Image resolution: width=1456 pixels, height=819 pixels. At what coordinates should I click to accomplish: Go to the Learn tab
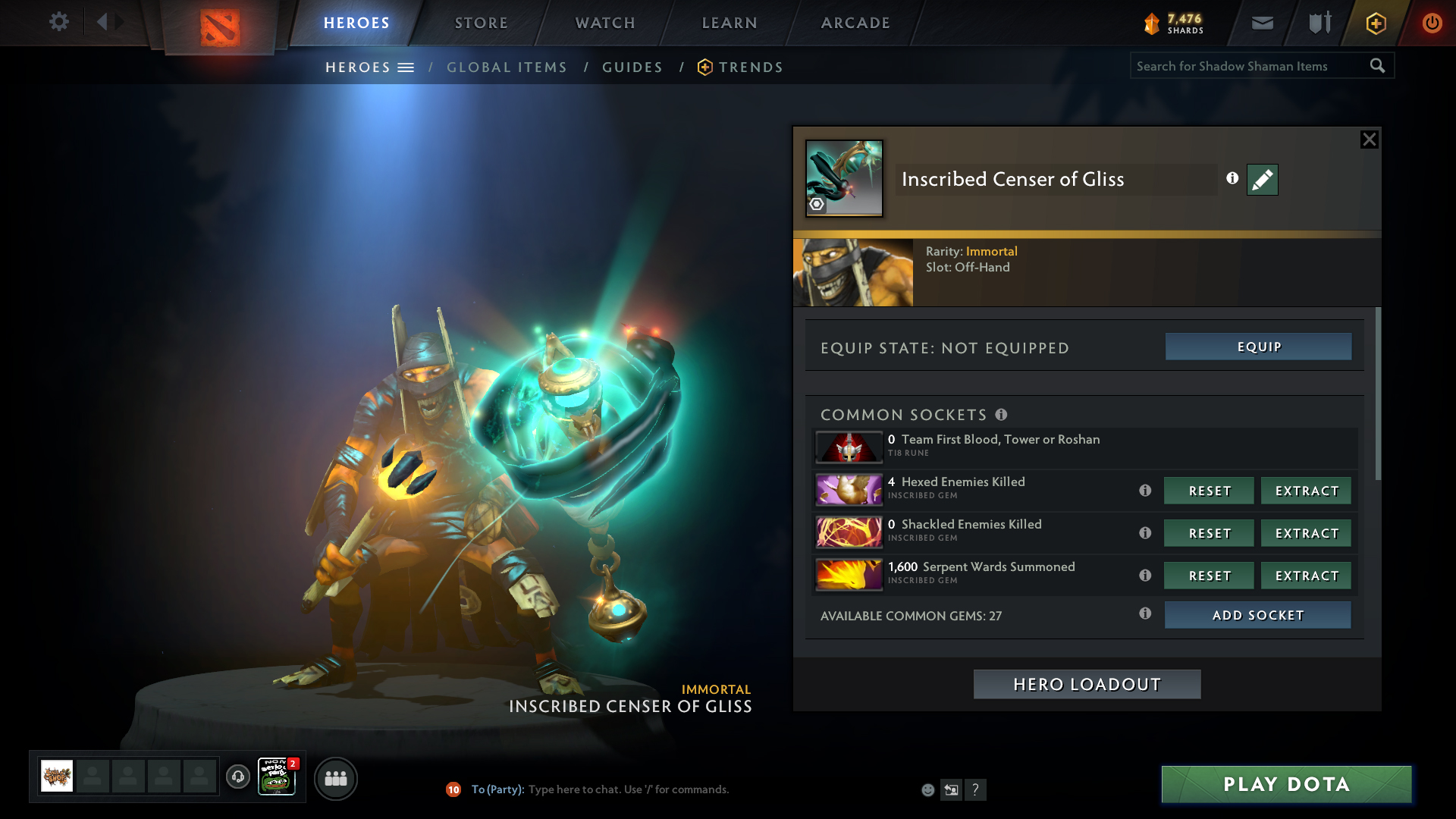click(x=730, y=23)
